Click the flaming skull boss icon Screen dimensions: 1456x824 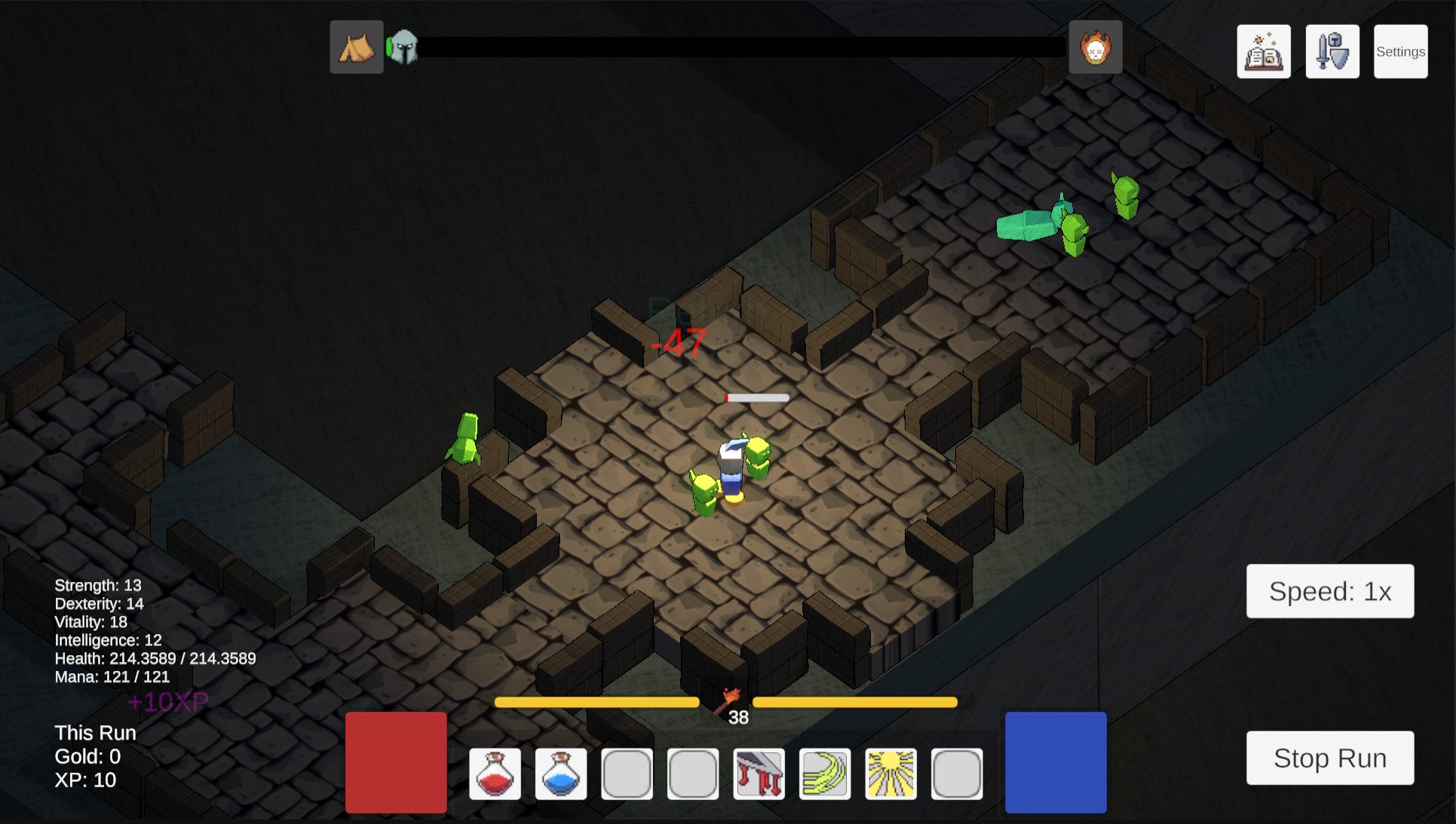1096,47
